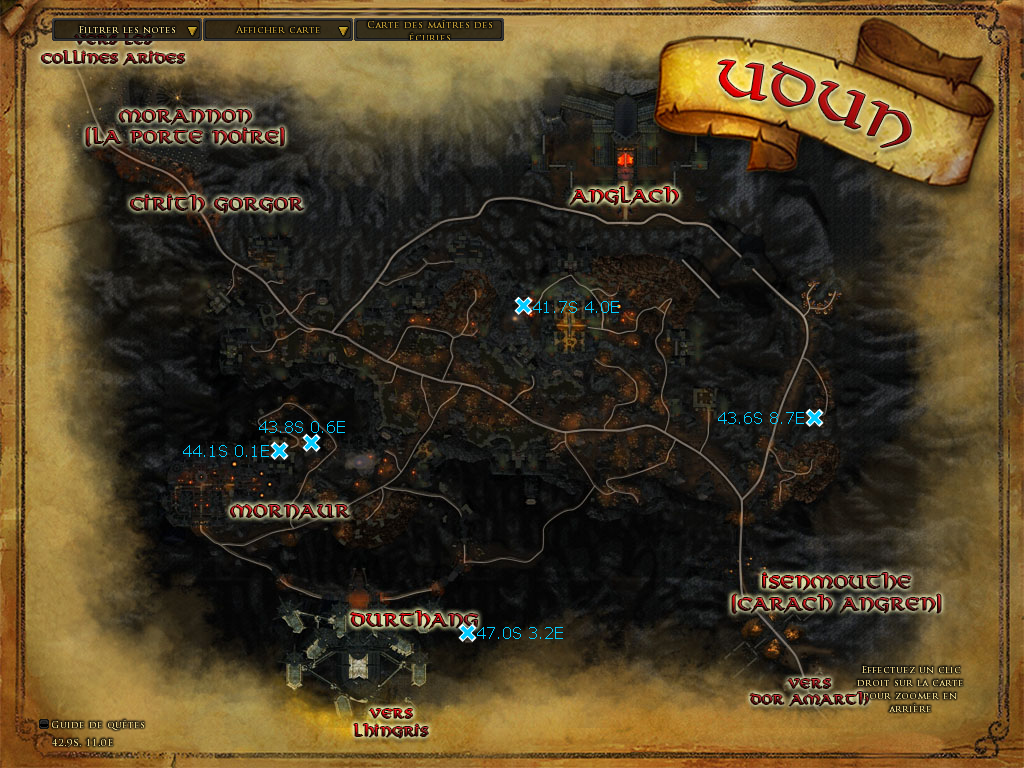Select the map marker at 43.8S 0.6E

pos(311,442)
